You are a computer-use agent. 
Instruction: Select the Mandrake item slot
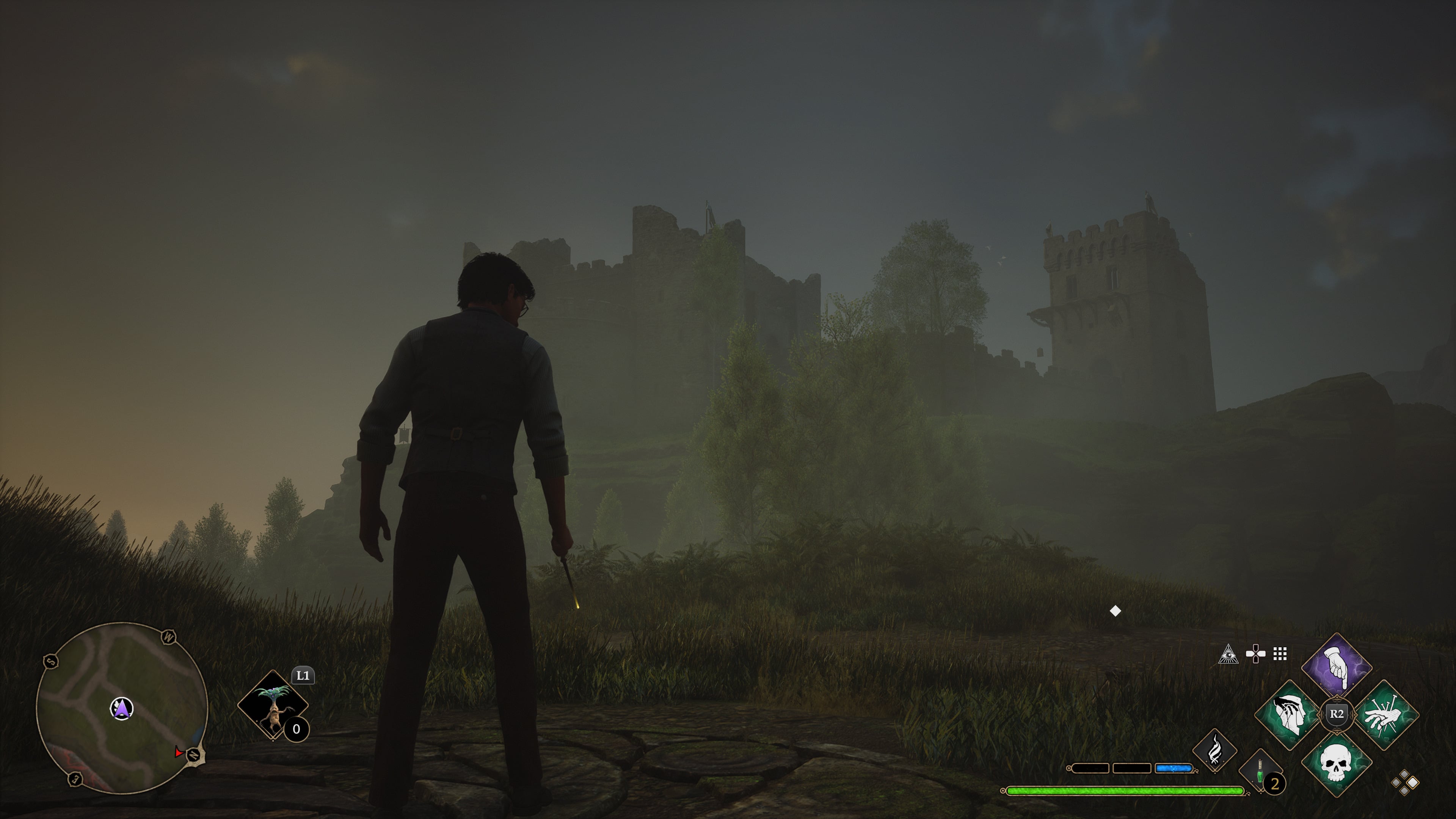(x=273, y=705)
